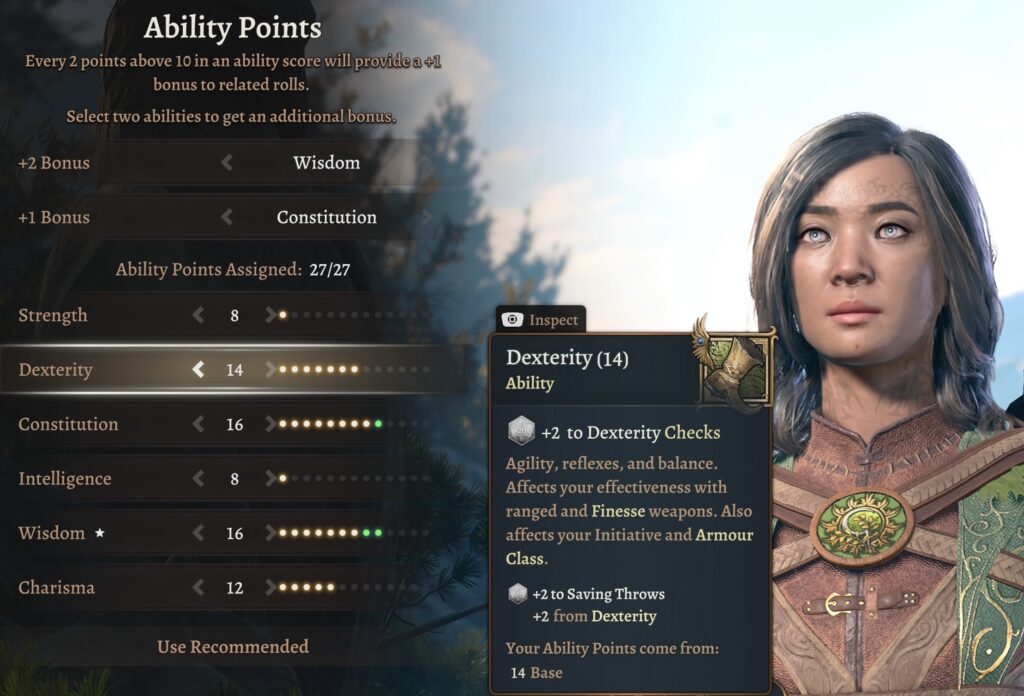Raise the Charisma score

pyautogui.click(x=270, y=588)
